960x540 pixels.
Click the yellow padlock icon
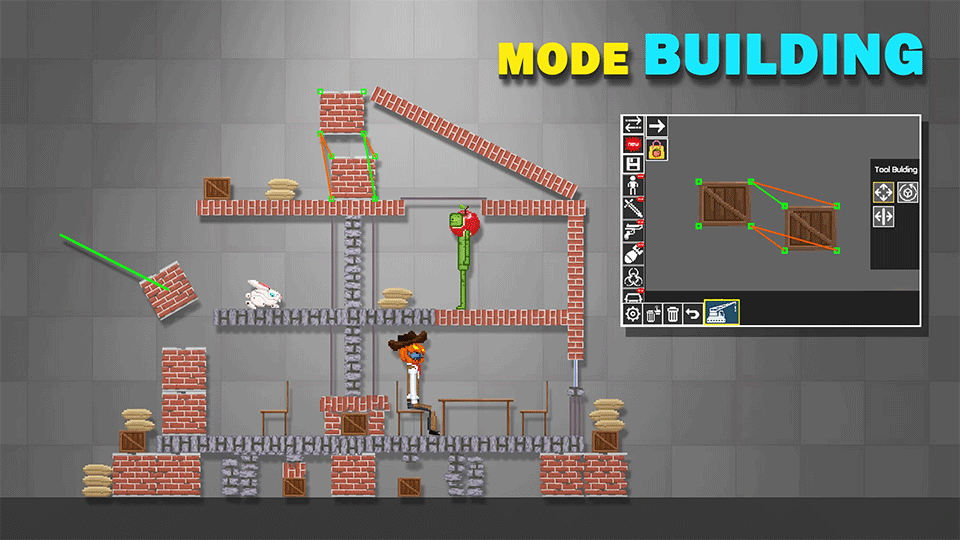point(657,149)
